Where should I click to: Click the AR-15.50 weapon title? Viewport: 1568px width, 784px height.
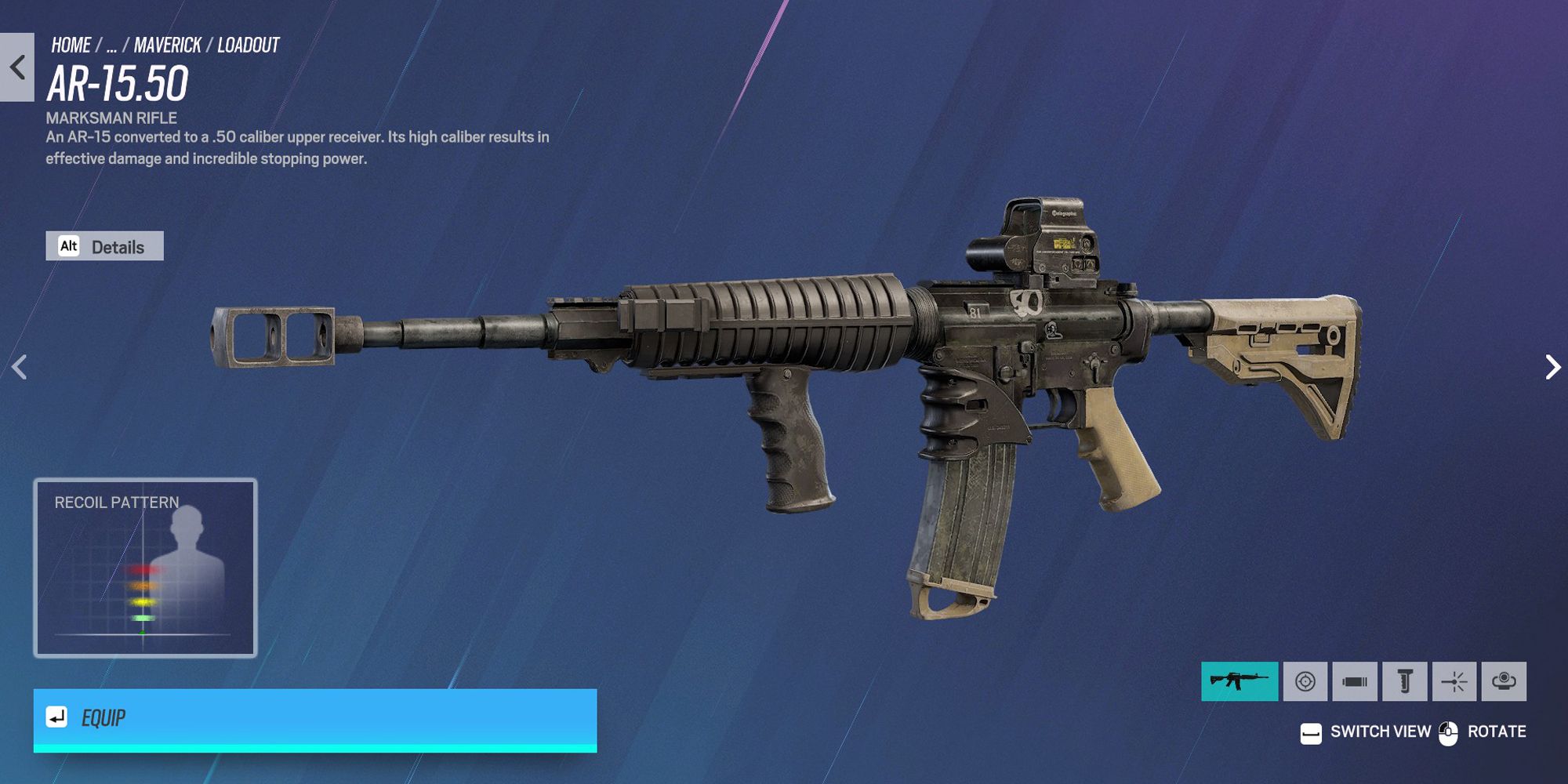tap(118, 82)
